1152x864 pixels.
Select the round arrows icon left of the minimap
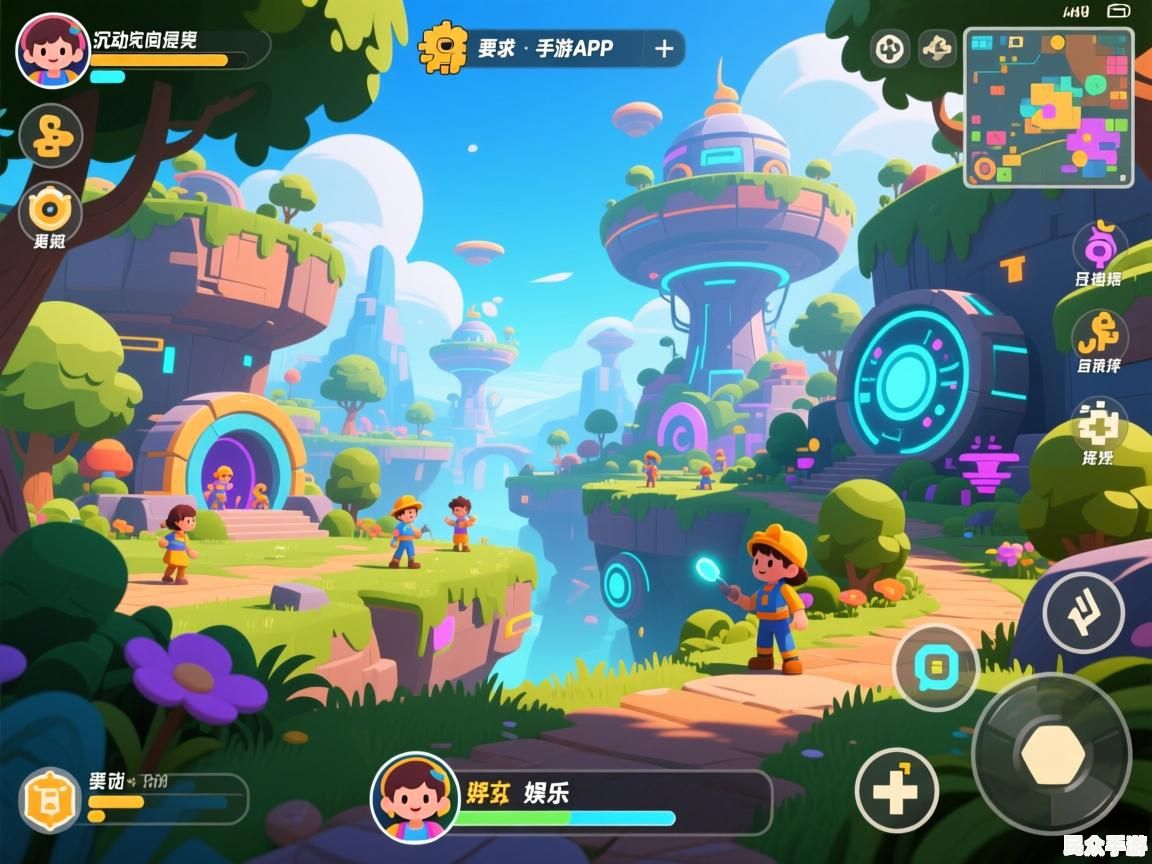pyautogui.click(x=938, y=48)
